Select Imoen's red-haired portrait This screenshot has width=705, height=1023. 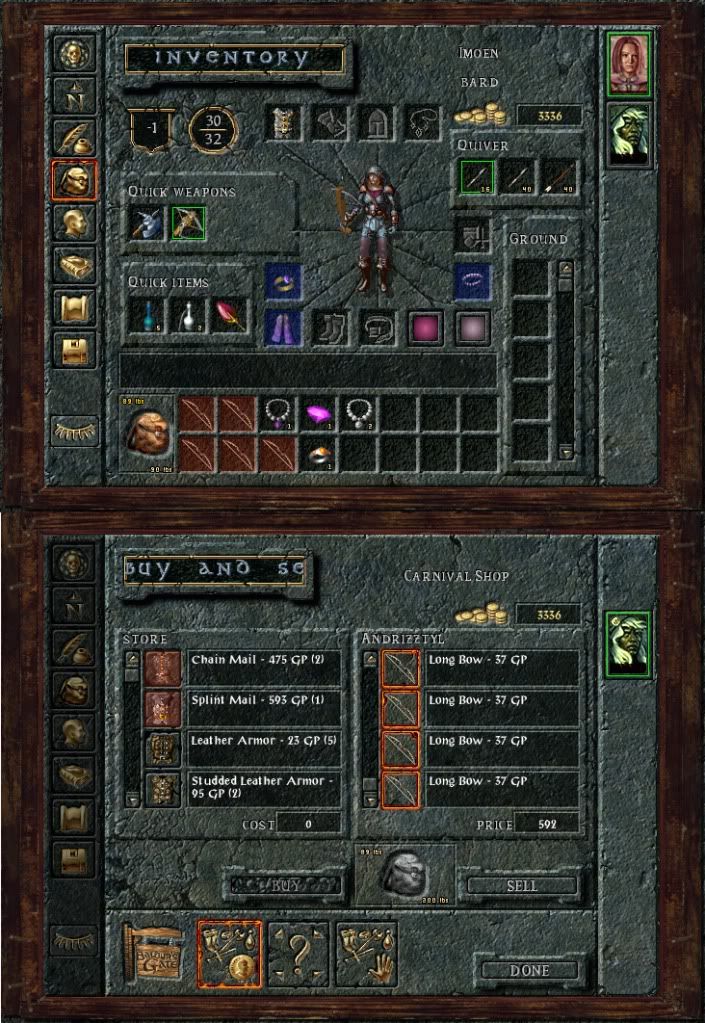630,64
